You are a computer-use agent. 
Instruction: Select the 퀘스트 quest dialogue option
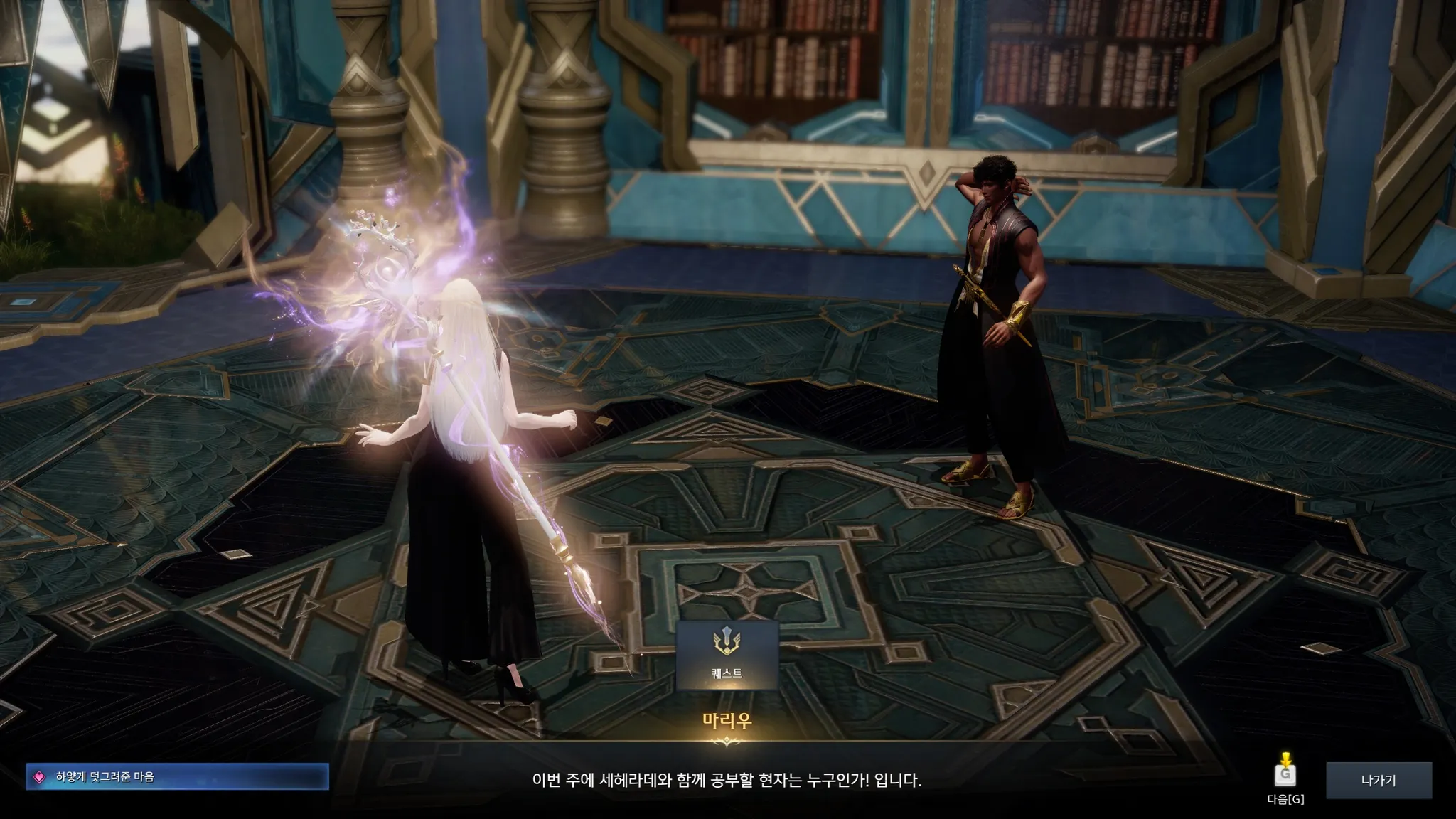(727, 655)
